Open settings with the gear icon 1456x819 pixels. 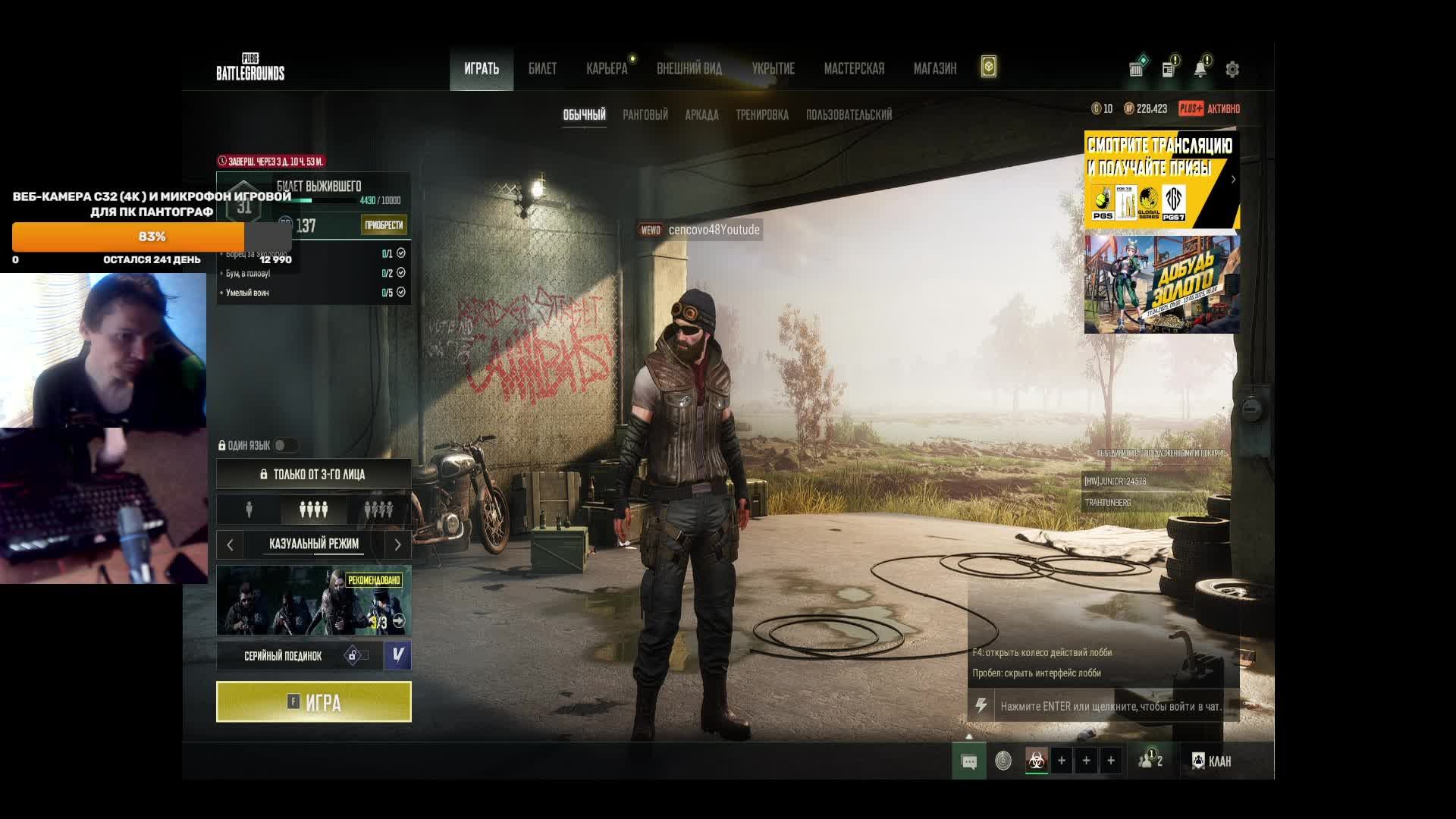[1232, 70]
